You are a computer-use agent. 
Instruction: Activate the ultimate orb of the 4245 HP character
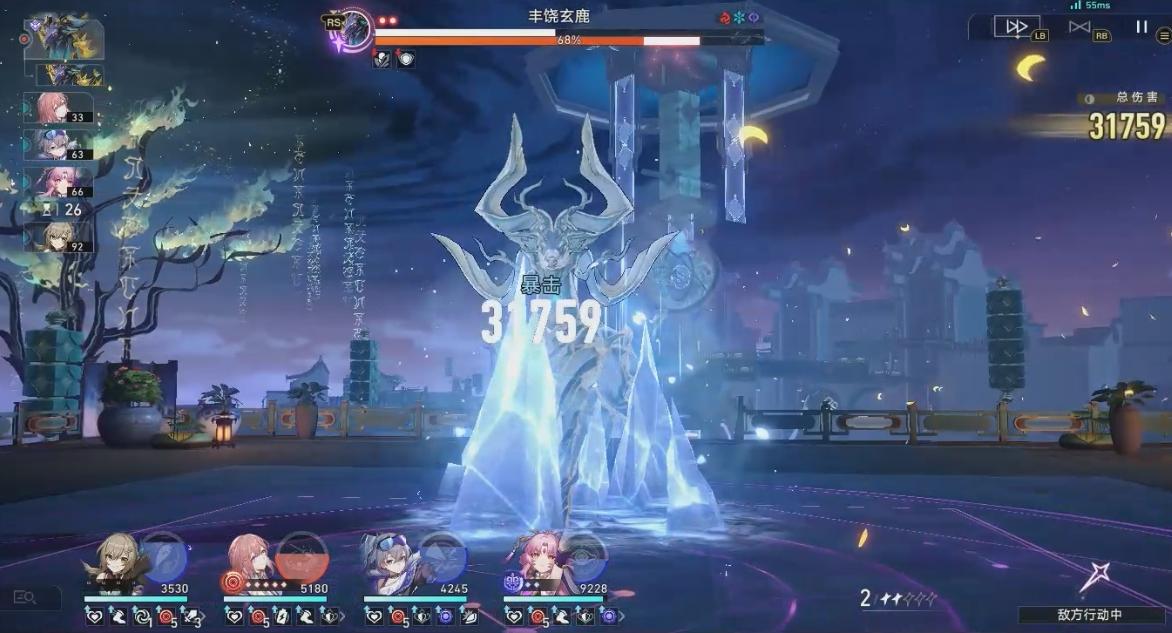tap(441, 556)
